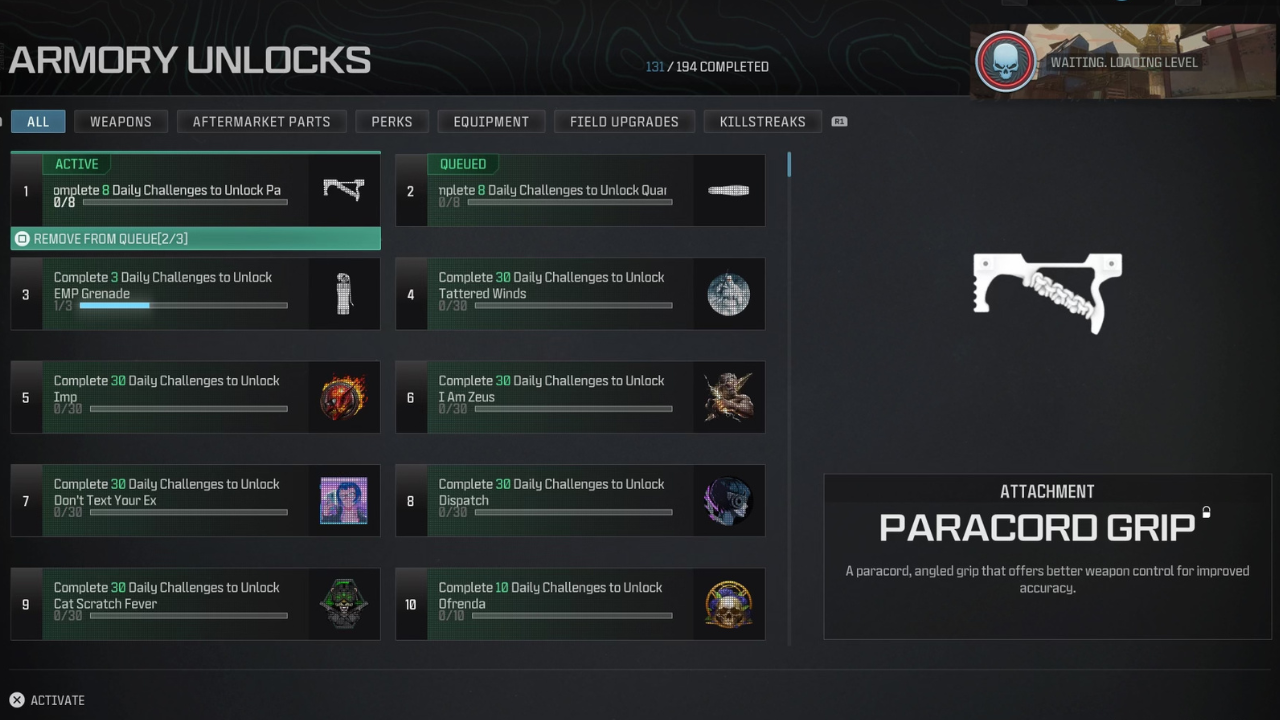Select the Cat Scratch Fever emblem icon

343,603
